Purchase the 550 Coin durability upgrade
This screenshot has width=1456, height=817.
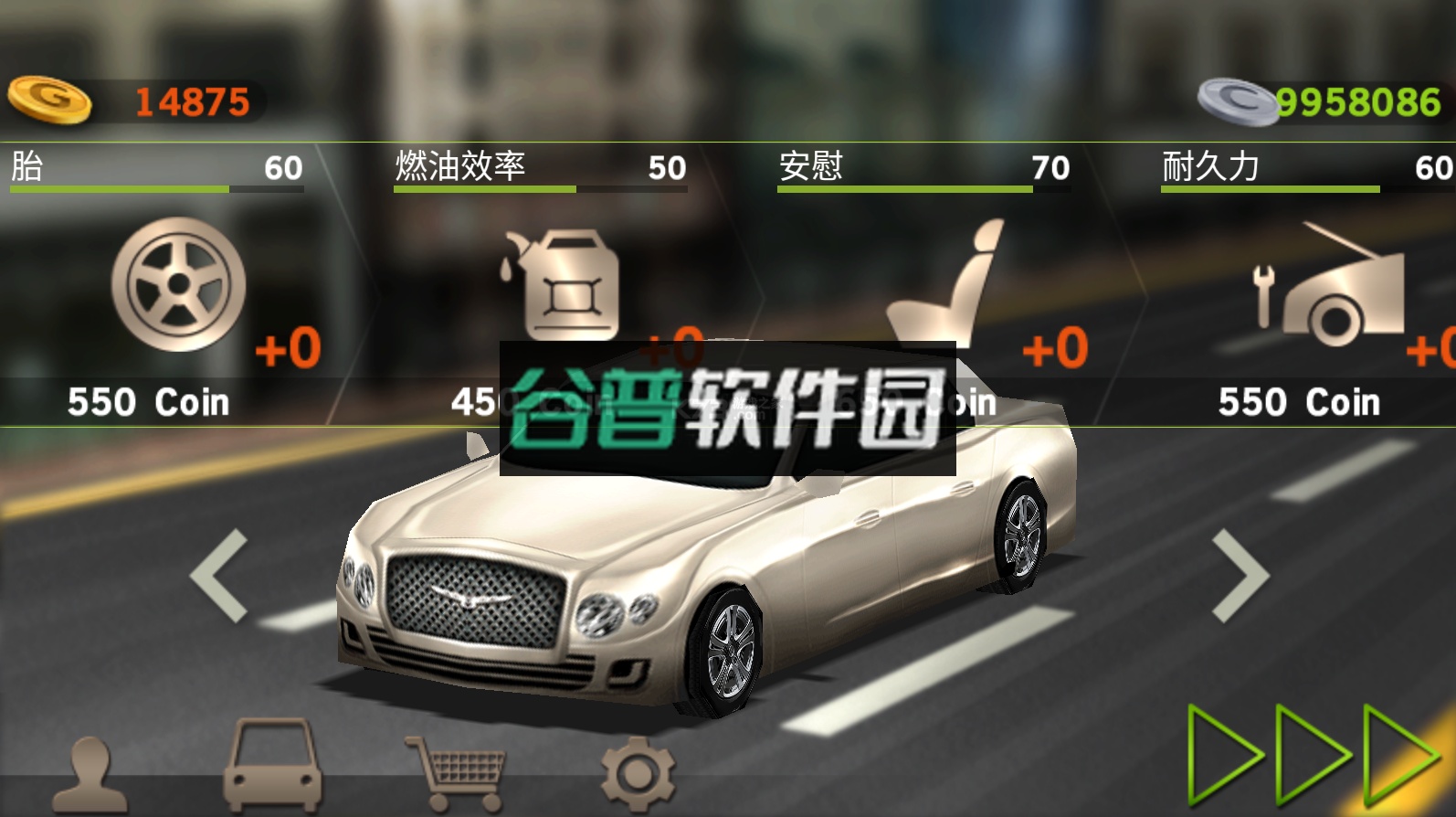pyautogui.click(x=1297, y=401)
